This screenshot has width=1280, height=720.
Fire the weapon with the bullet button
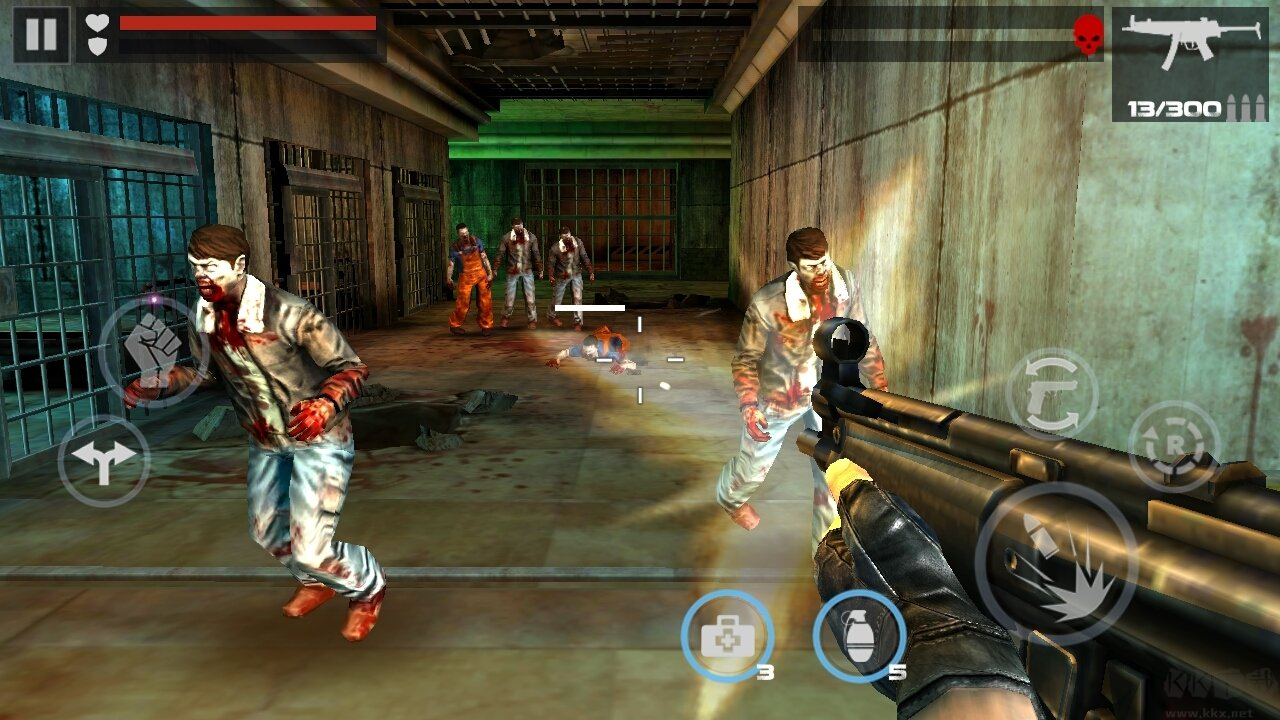[1056, 563]
